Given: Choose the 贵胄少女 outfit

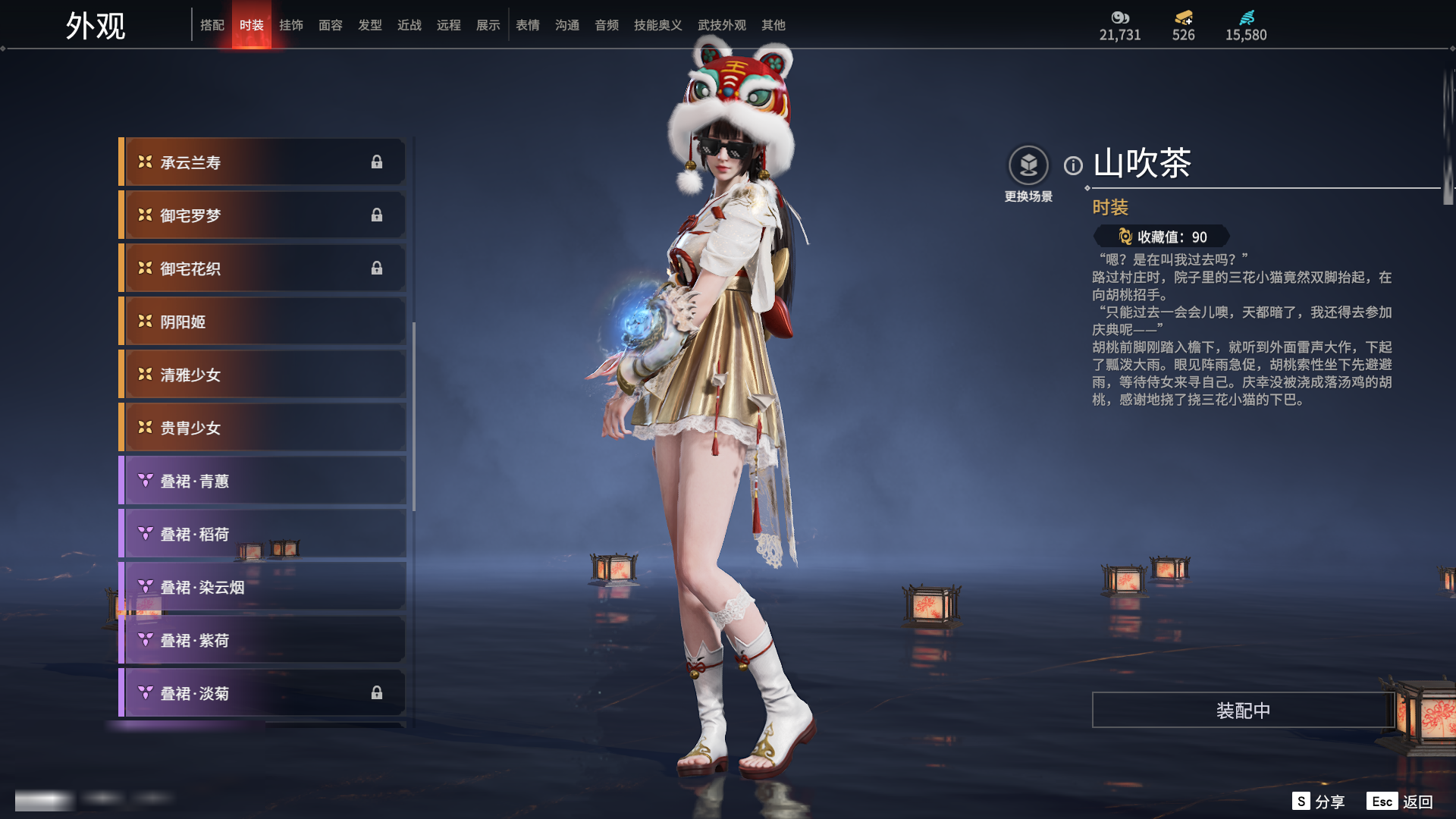Looking at the screenshot, I should pyautogui.click(x=262, y=428).
